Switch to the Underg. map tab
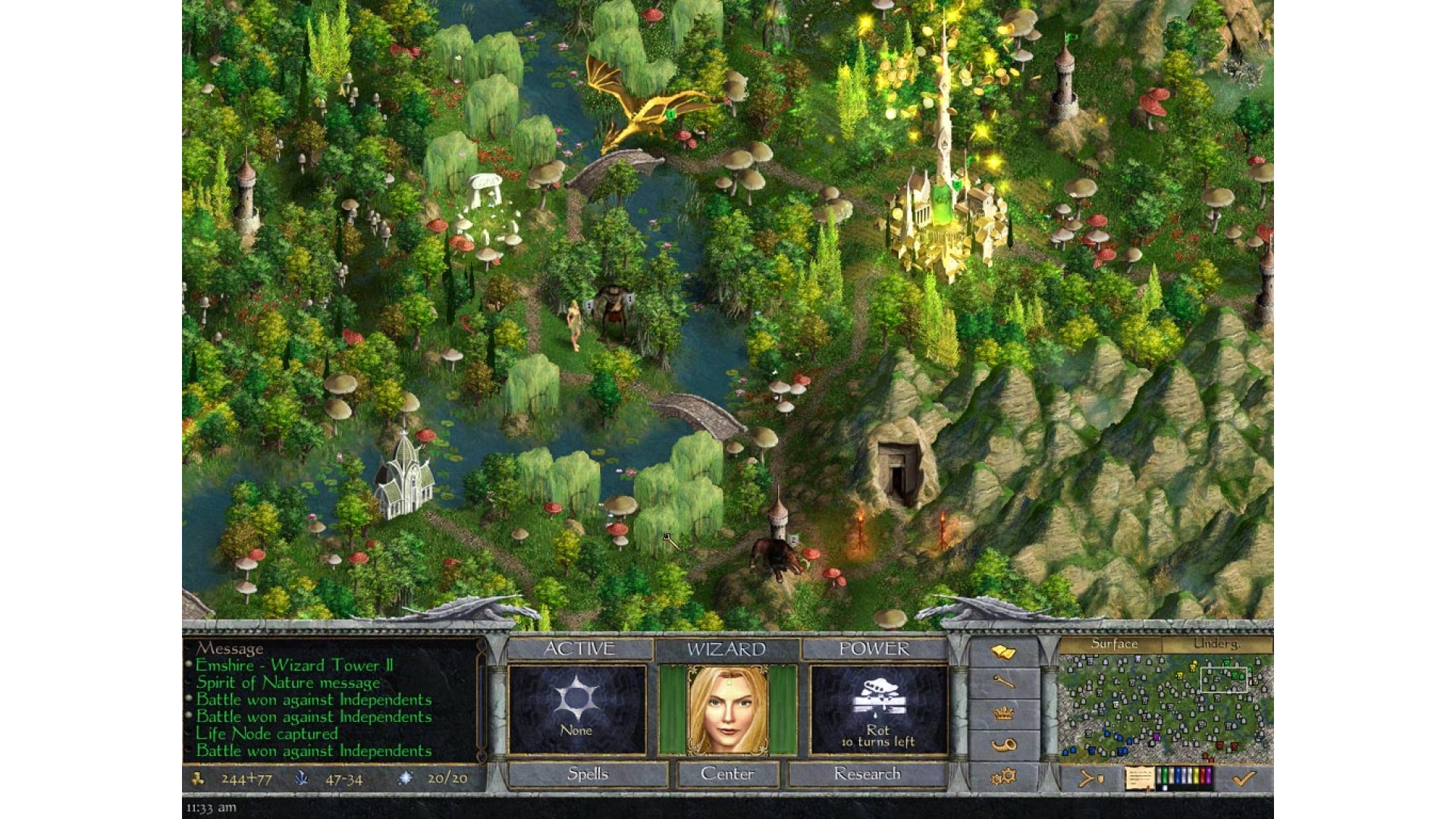 [1216, 644]
